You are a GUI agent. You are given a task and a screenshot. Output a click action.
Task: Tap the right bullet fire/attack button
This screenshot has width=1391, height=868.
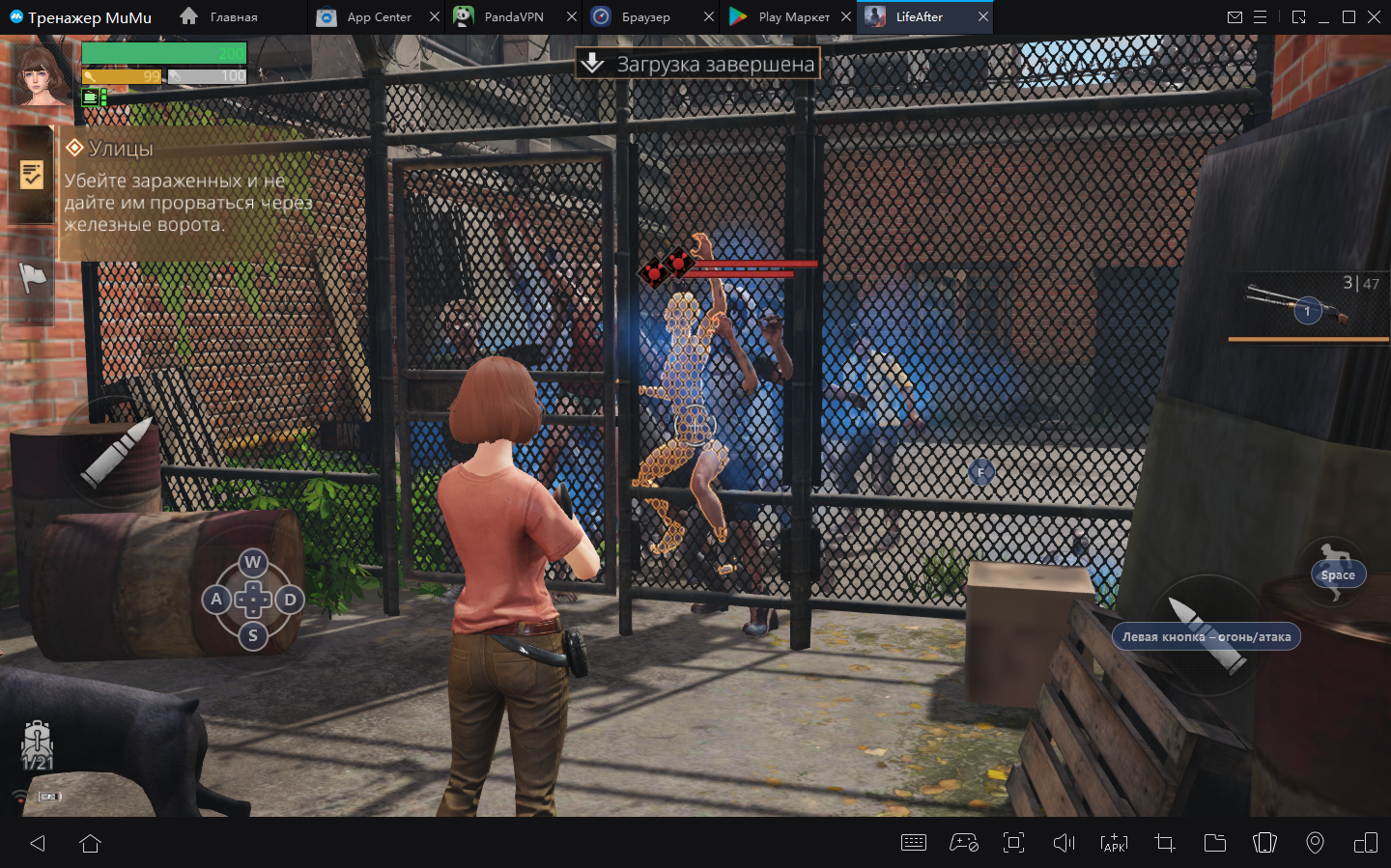click(1206, 635)
